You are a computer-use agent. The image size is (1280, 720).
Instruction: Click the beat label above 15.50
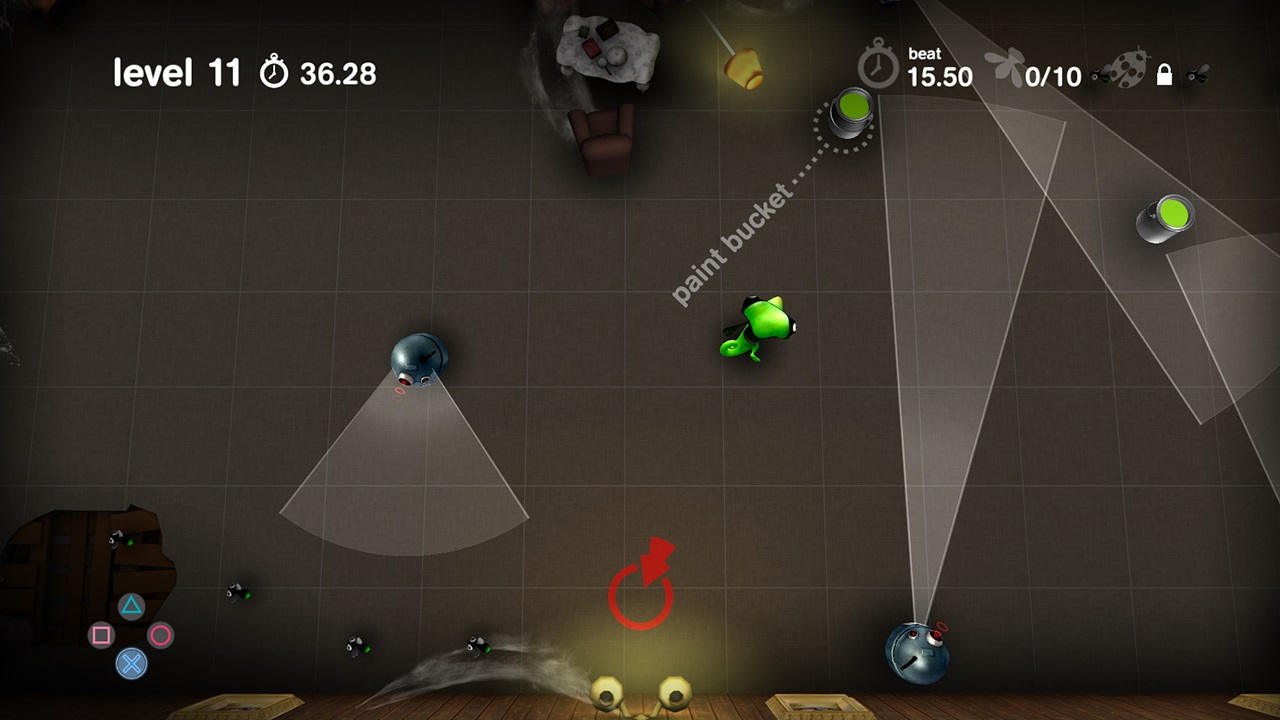pyautogui.click(x=925, y=52)
